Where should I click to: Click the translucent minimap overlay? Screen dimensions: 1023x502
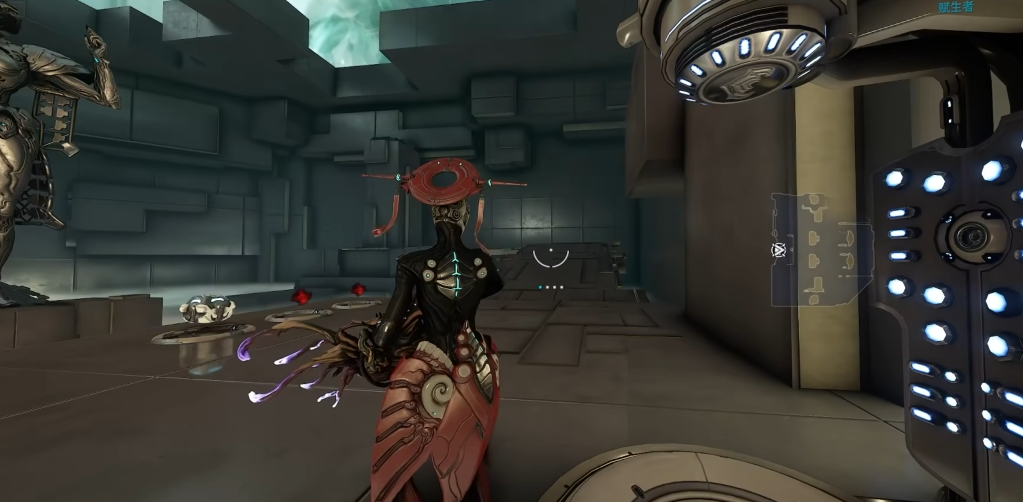click(x=822, y=249)
